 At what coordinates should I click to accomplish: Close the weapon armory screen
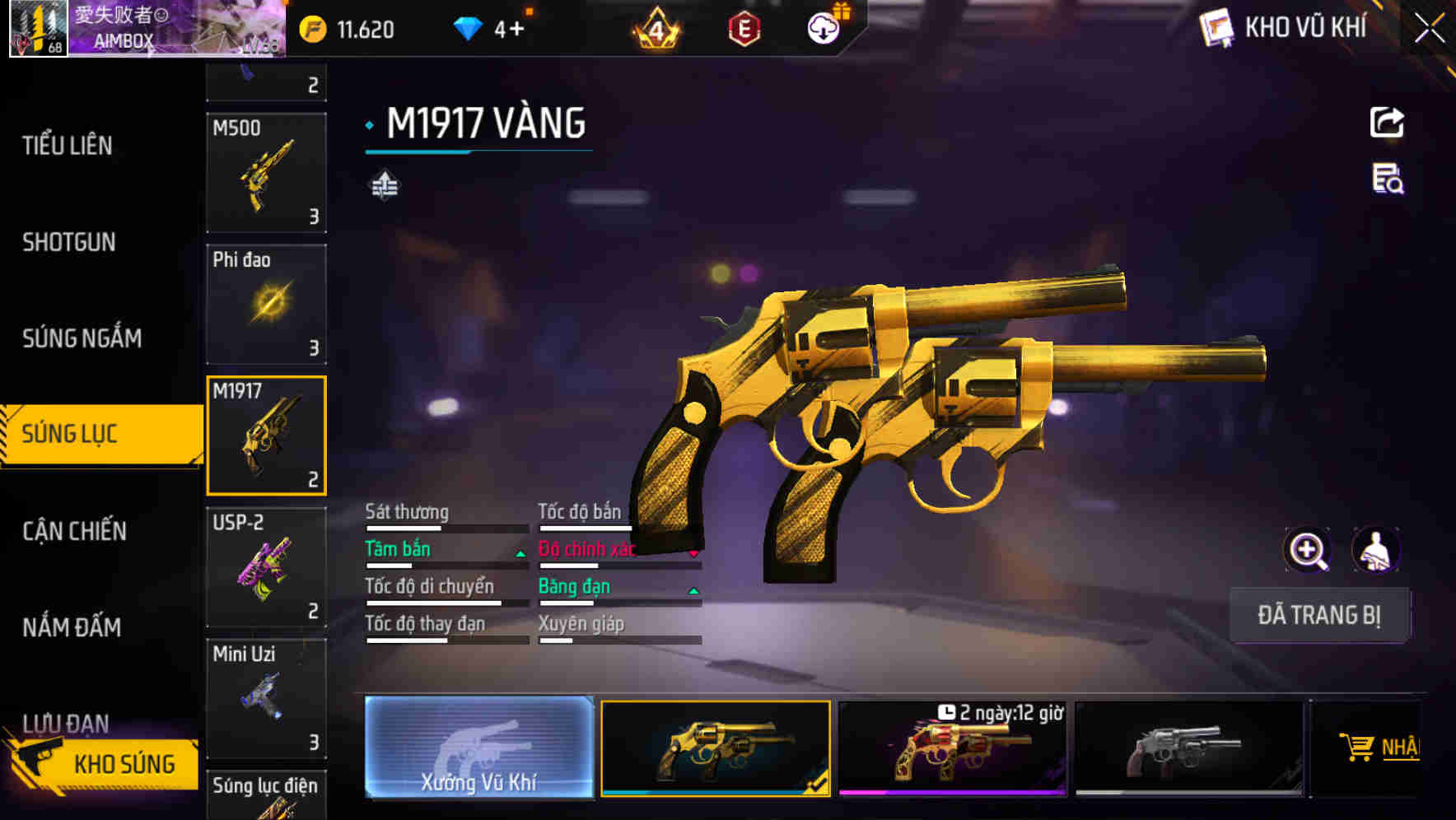tap(1430, 29)
